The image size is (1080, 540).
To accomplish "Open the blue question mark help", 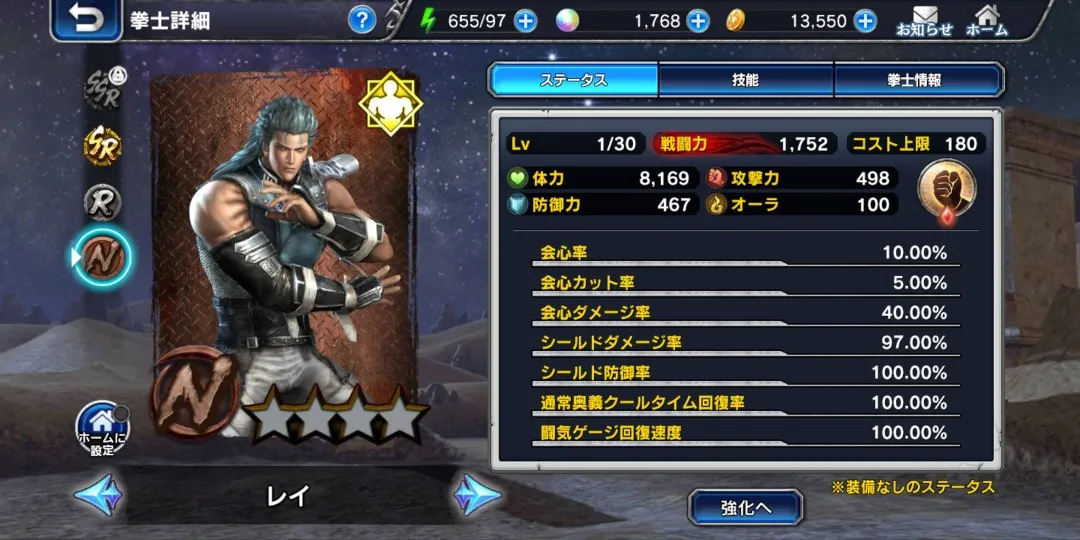I will point(362,20).
